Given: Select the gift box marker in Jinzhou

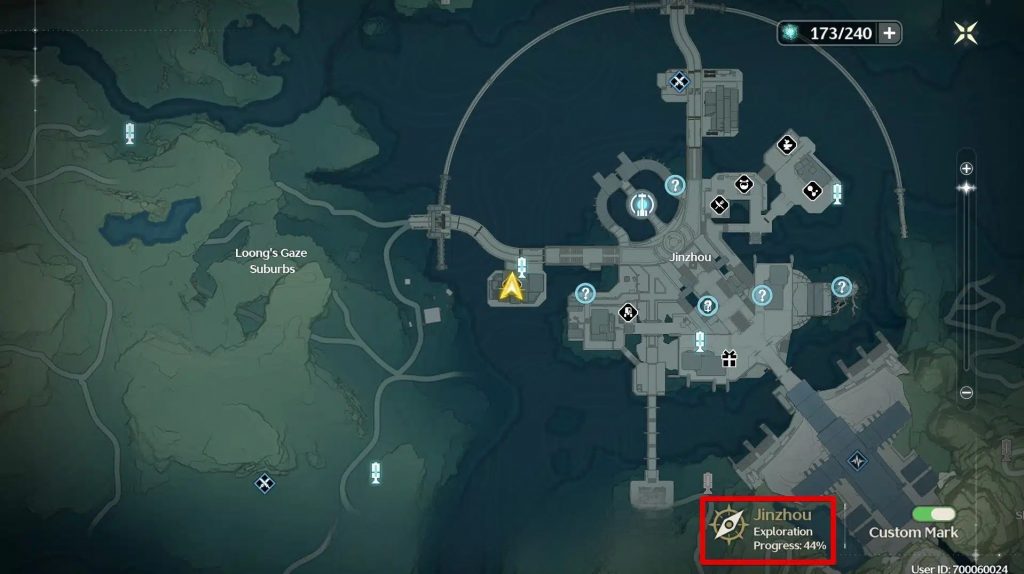Looking at the screenshot, I should pos(730,358).
